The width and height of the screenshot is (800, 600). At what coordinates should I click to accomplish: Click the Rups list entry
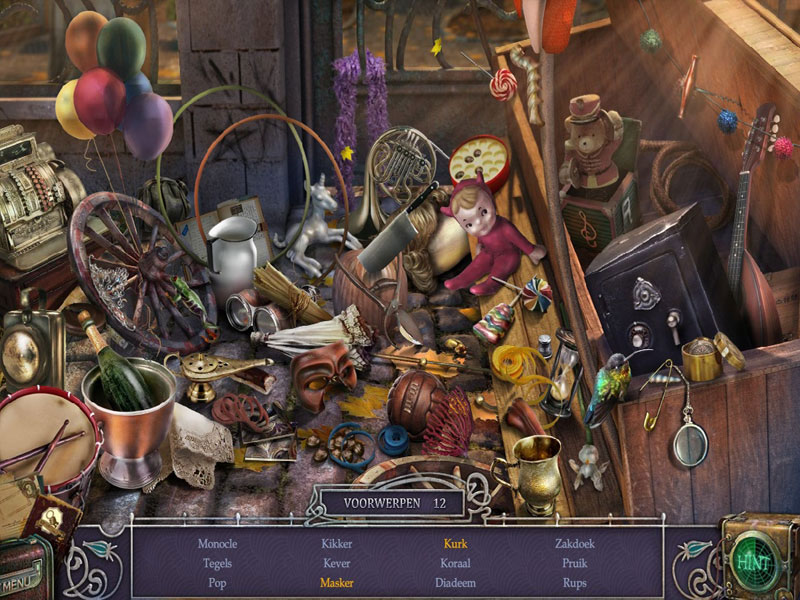[x=575, y=582]
